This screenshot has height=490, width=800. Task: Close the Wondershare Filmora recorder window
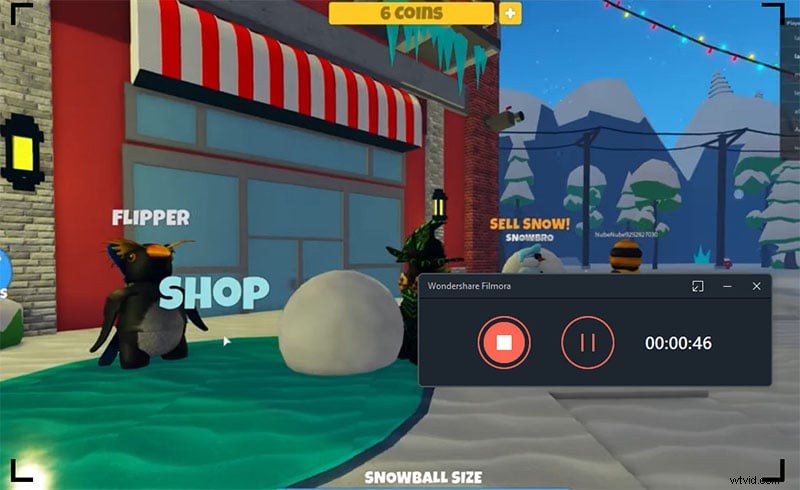[x=756, y=286]
